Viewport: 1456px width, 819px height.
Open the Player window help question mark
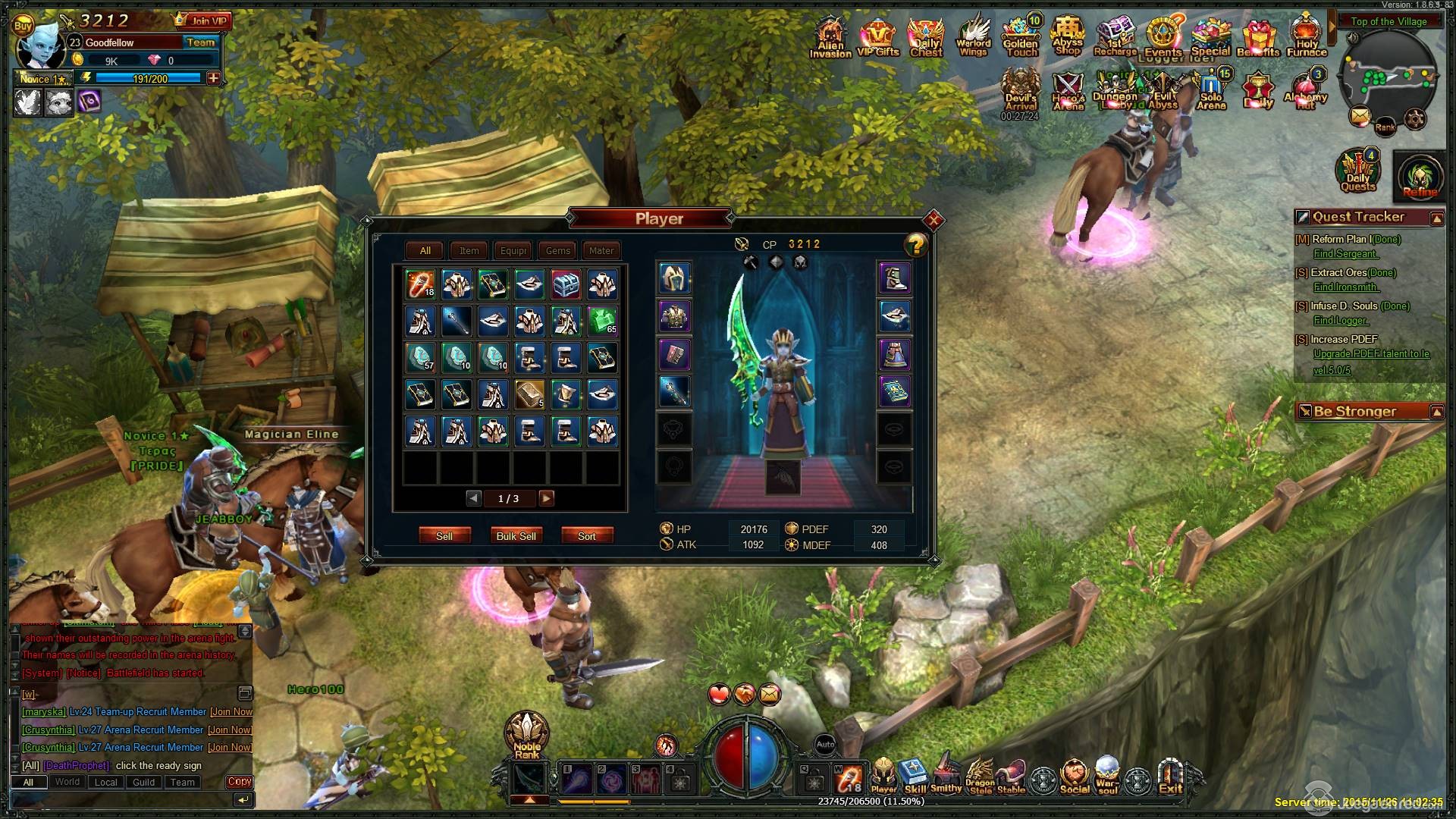coord(916,245)
